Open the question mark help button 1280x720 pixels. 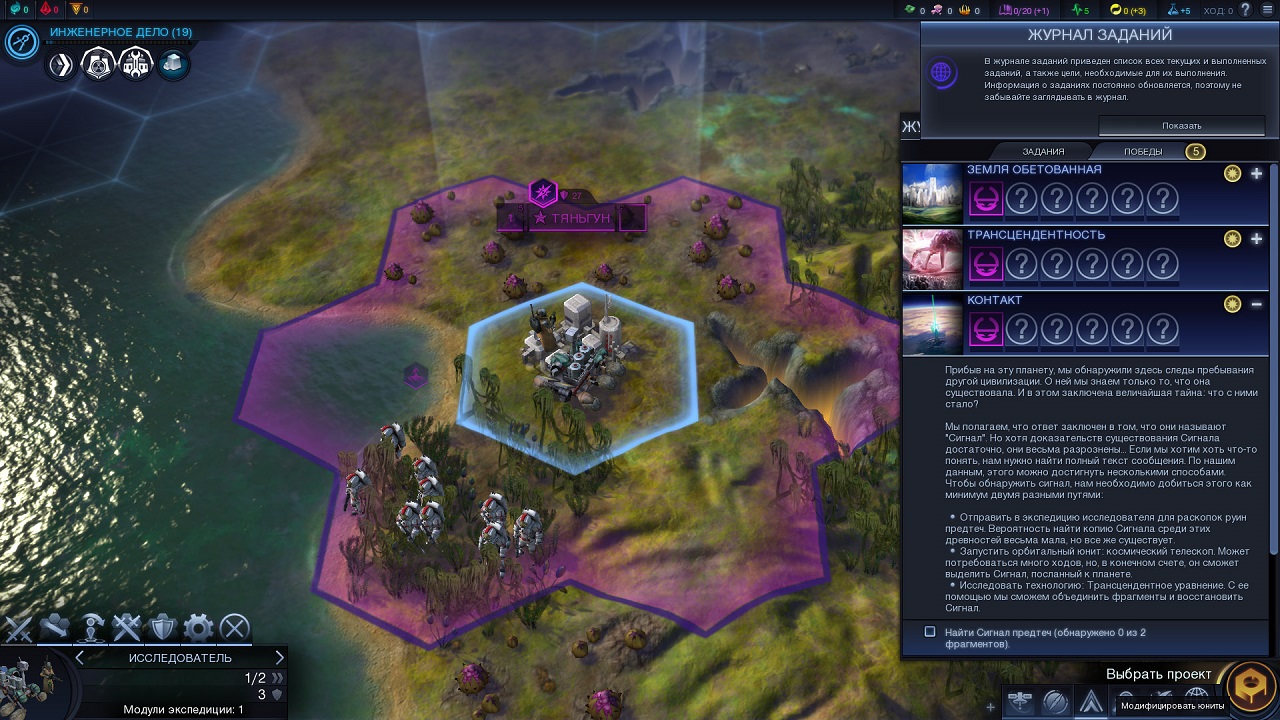1245,10
